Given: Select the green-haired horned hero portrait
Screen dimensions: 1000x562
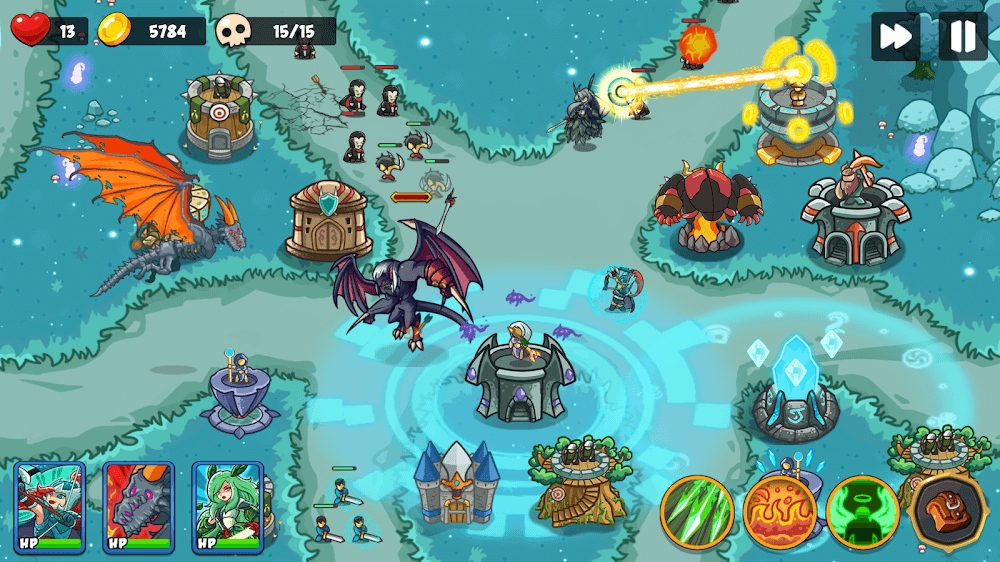Looking at the screenshot, I should (228, 506).
